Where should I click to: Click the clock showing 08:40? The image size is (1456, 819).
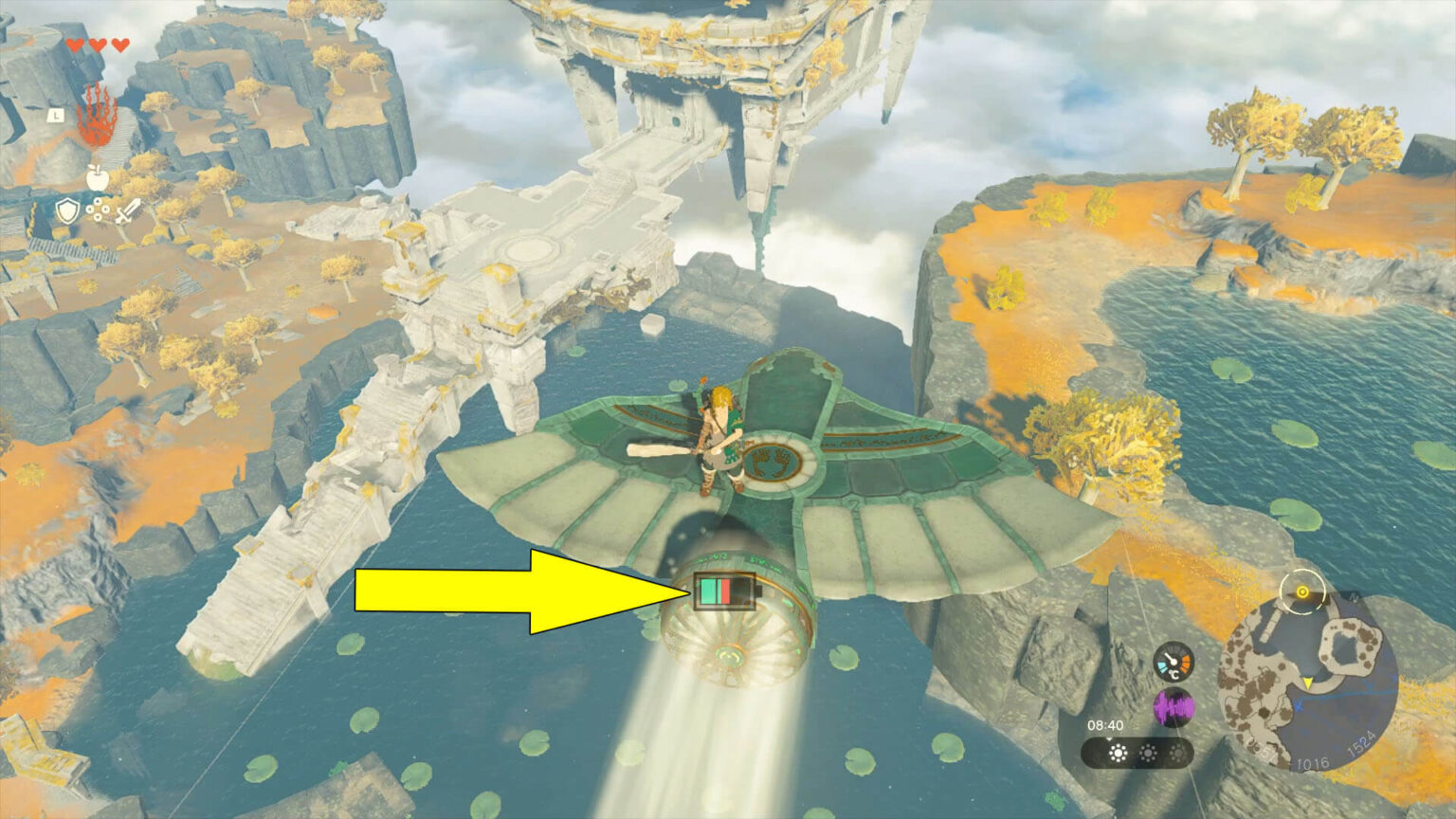tap(1105, 723)
